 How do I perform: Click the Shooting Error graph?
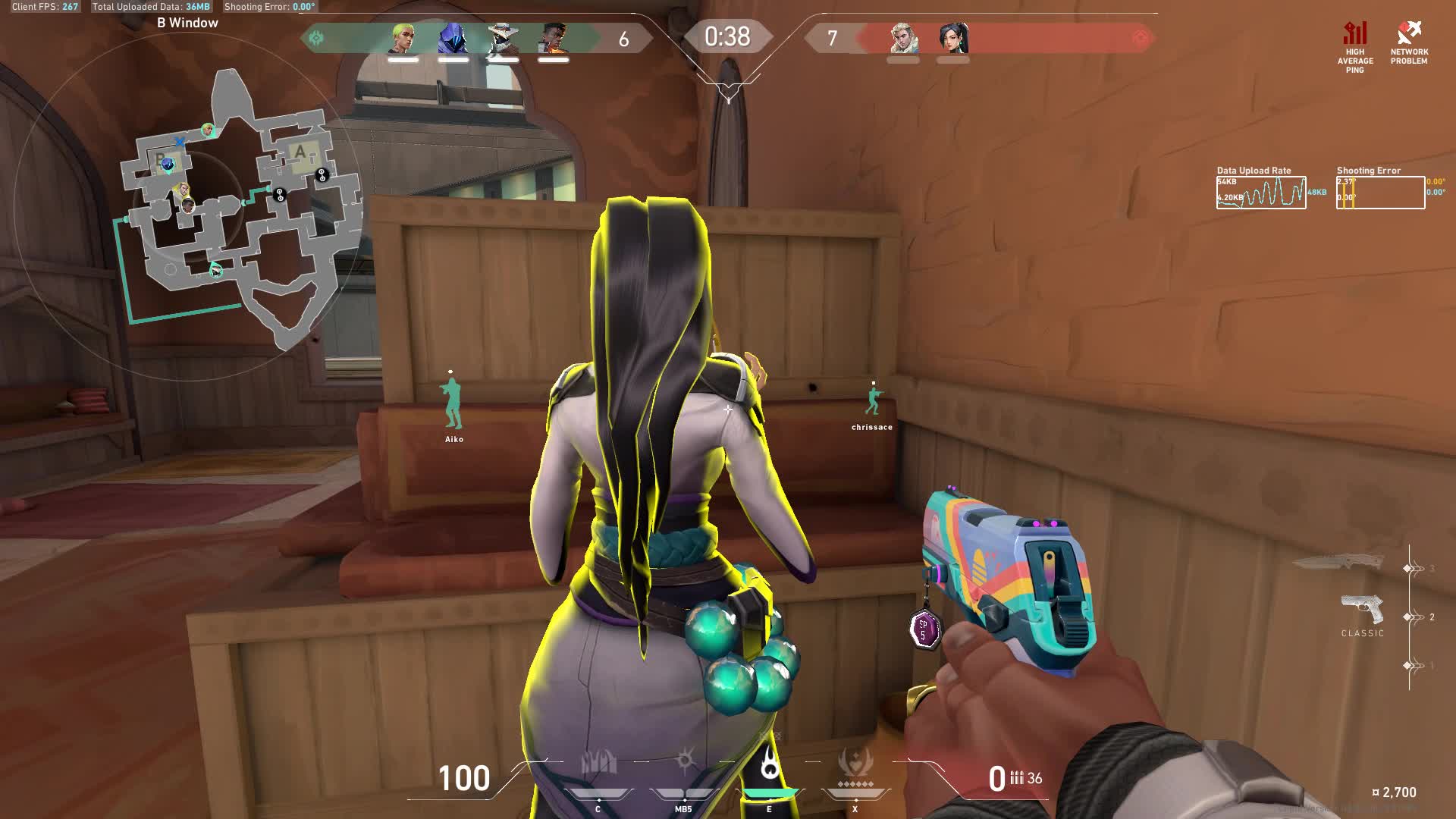coord(1380,193)
